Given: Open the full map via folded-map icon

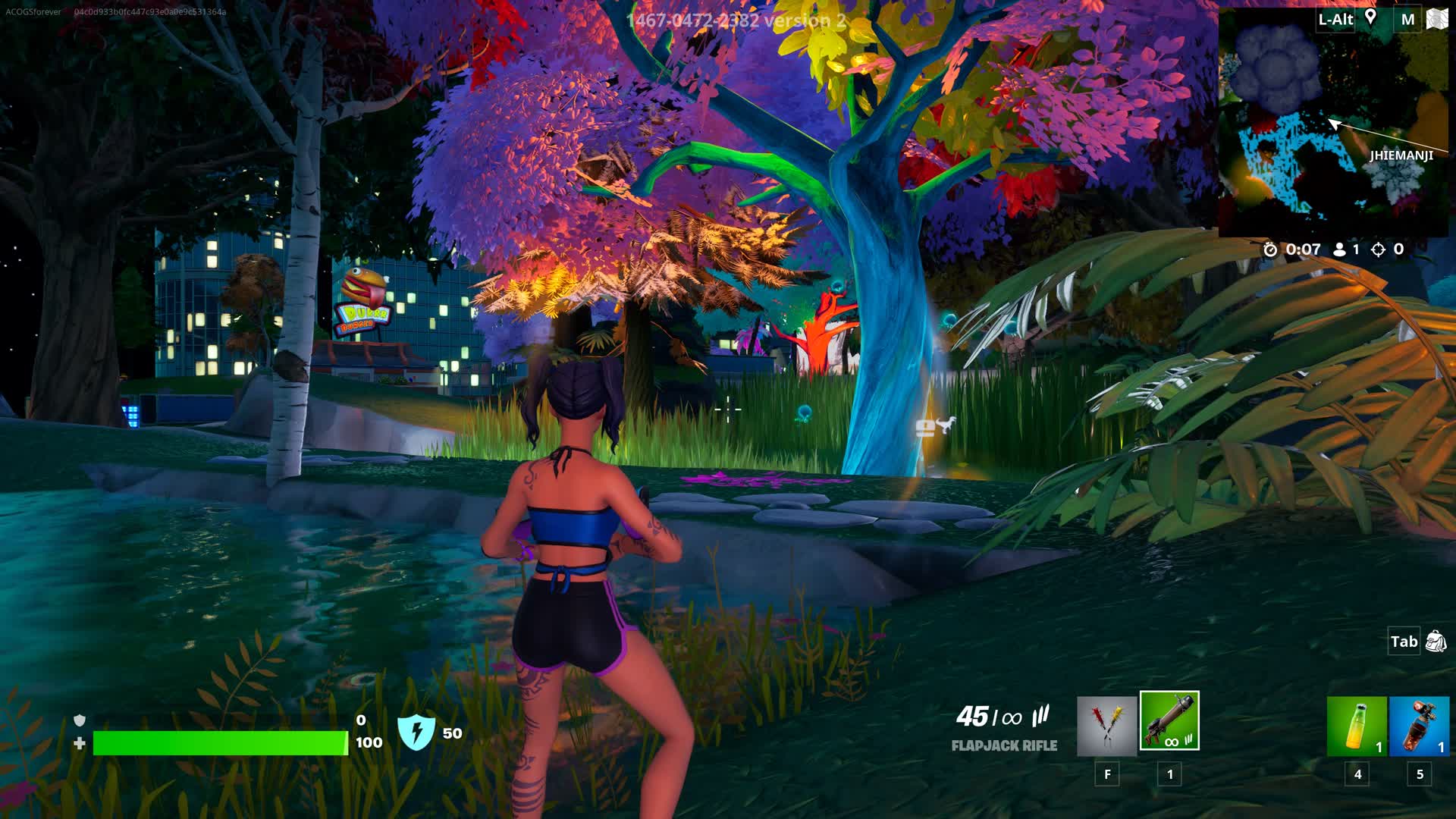Looking at the screenshot, I should coord(1437,19).
